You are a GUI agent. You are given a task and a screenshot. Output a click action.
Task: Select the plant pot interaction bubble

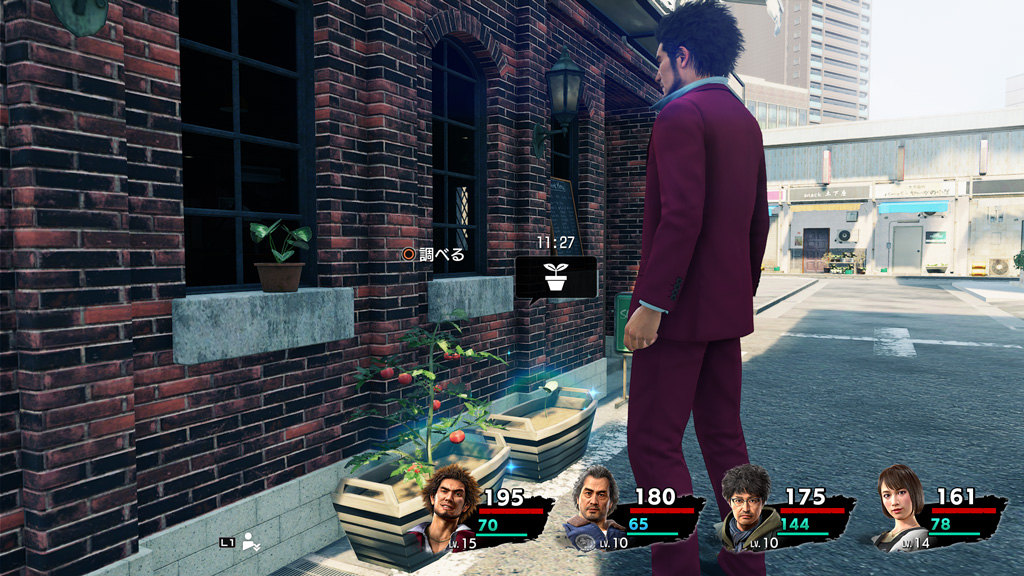556,277
